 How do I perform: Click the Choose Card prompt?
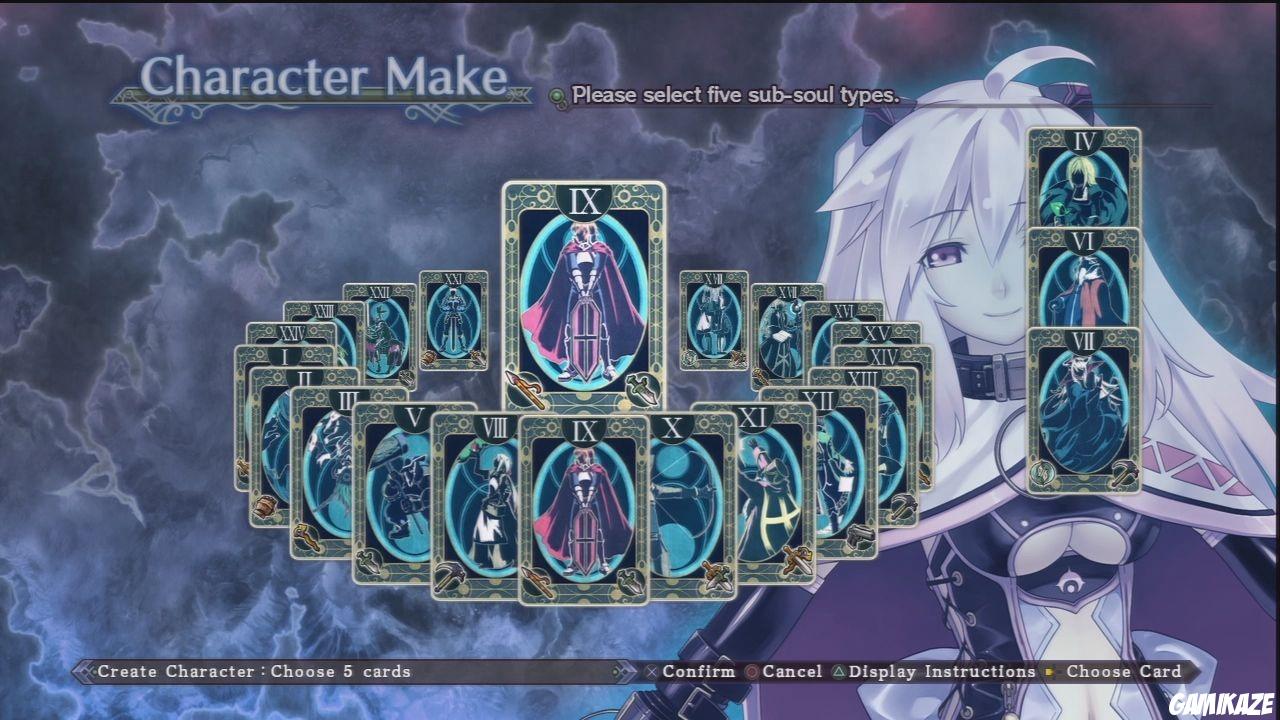click(x=1125, y=671)
